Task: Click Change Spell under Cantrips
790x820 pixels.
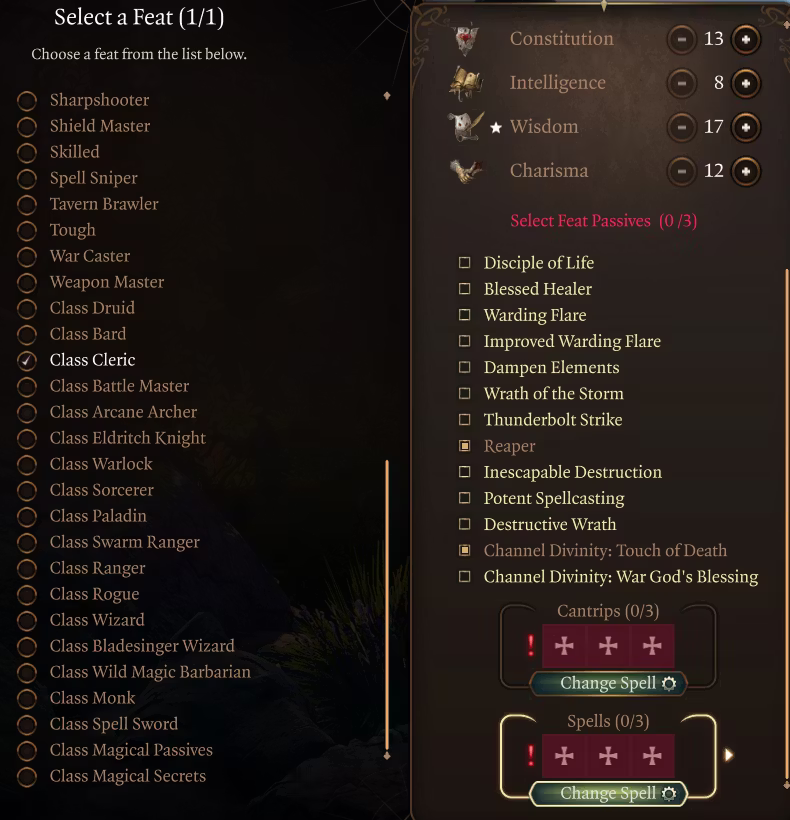Action: point(608,684)
